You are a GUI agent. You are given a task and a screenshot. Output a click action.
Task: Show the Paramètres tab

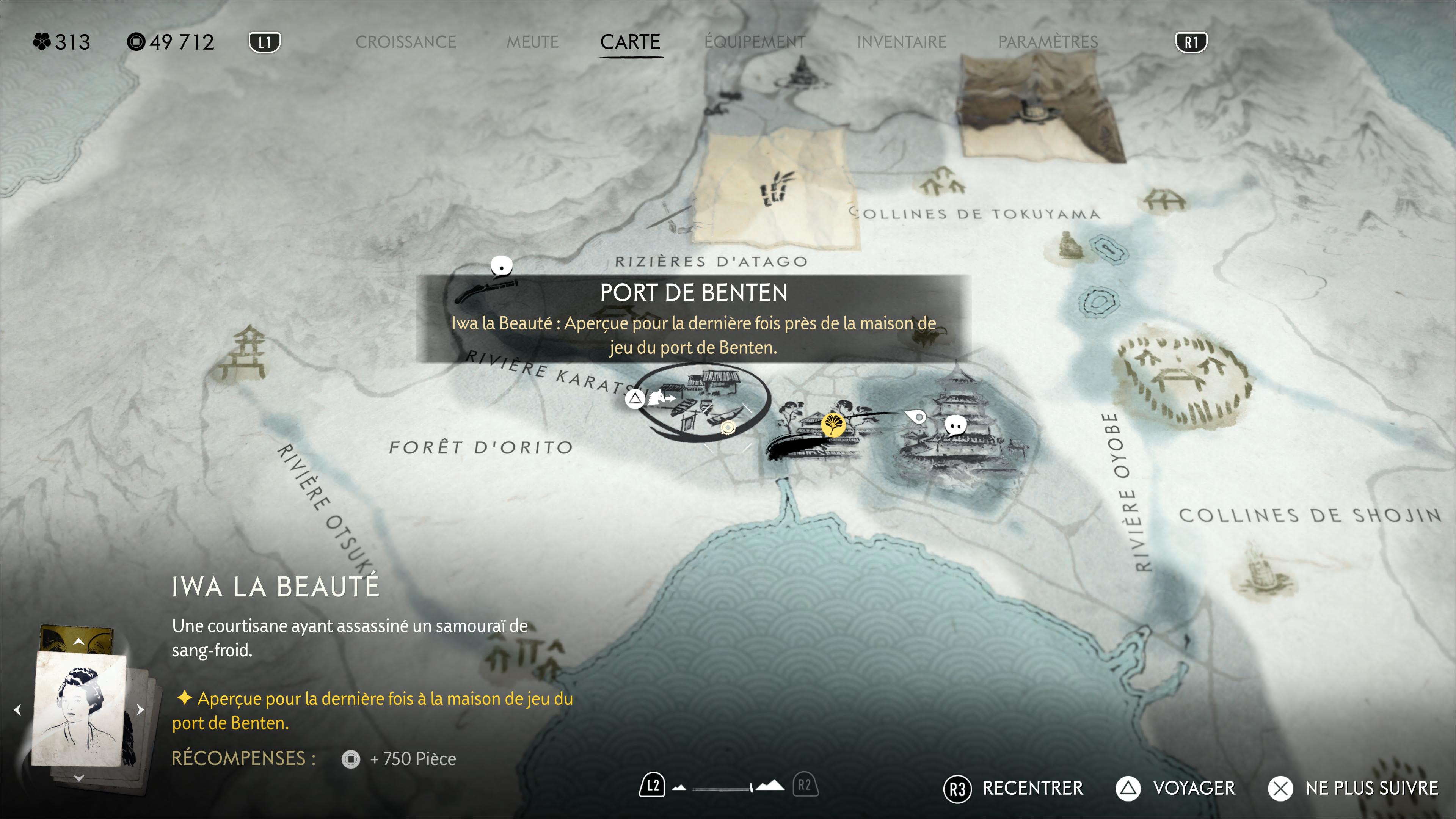click(1048, 42)
